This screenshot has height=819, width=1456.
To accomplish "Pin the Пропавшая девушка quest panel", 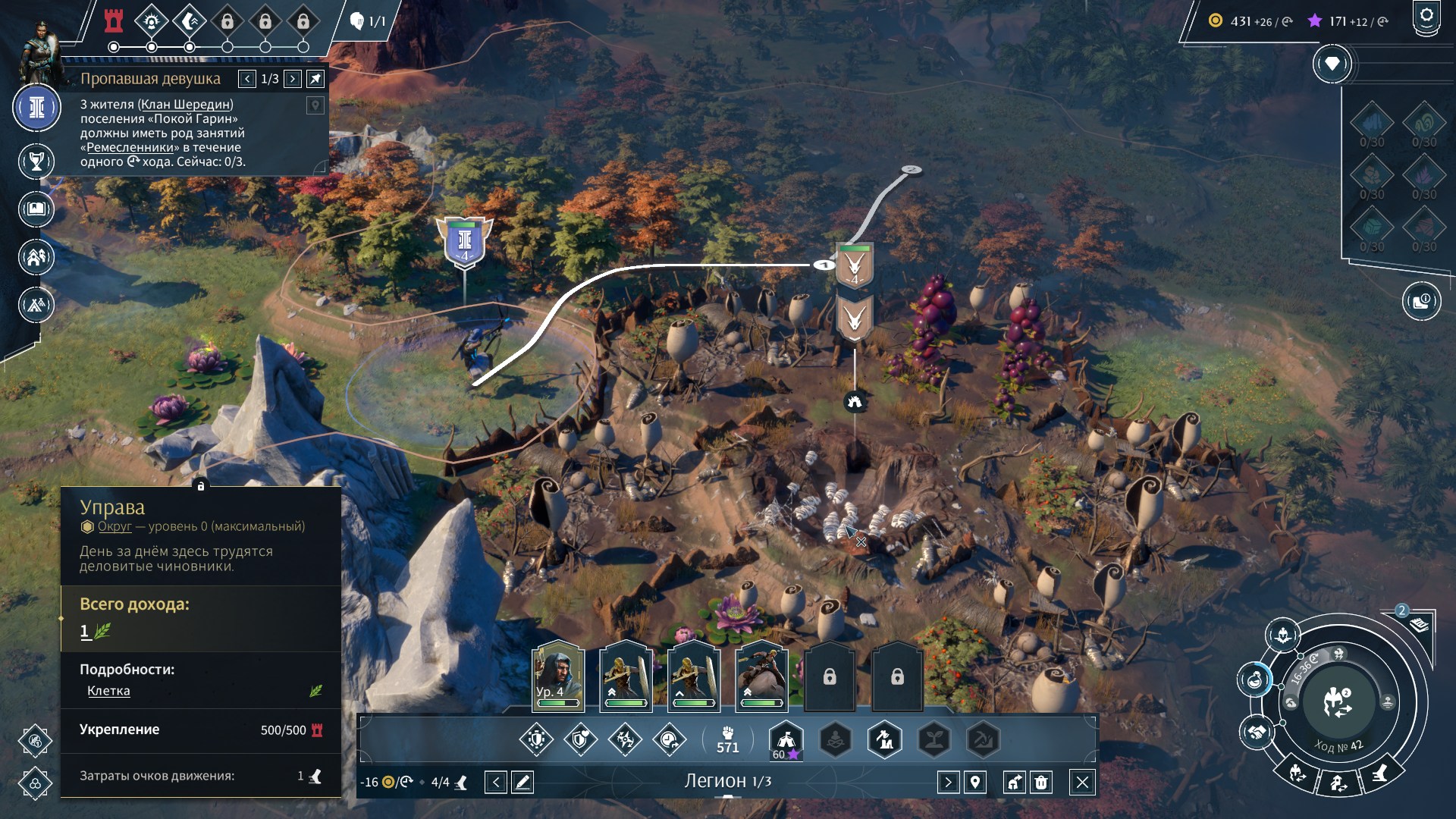I will coord(315,79).
